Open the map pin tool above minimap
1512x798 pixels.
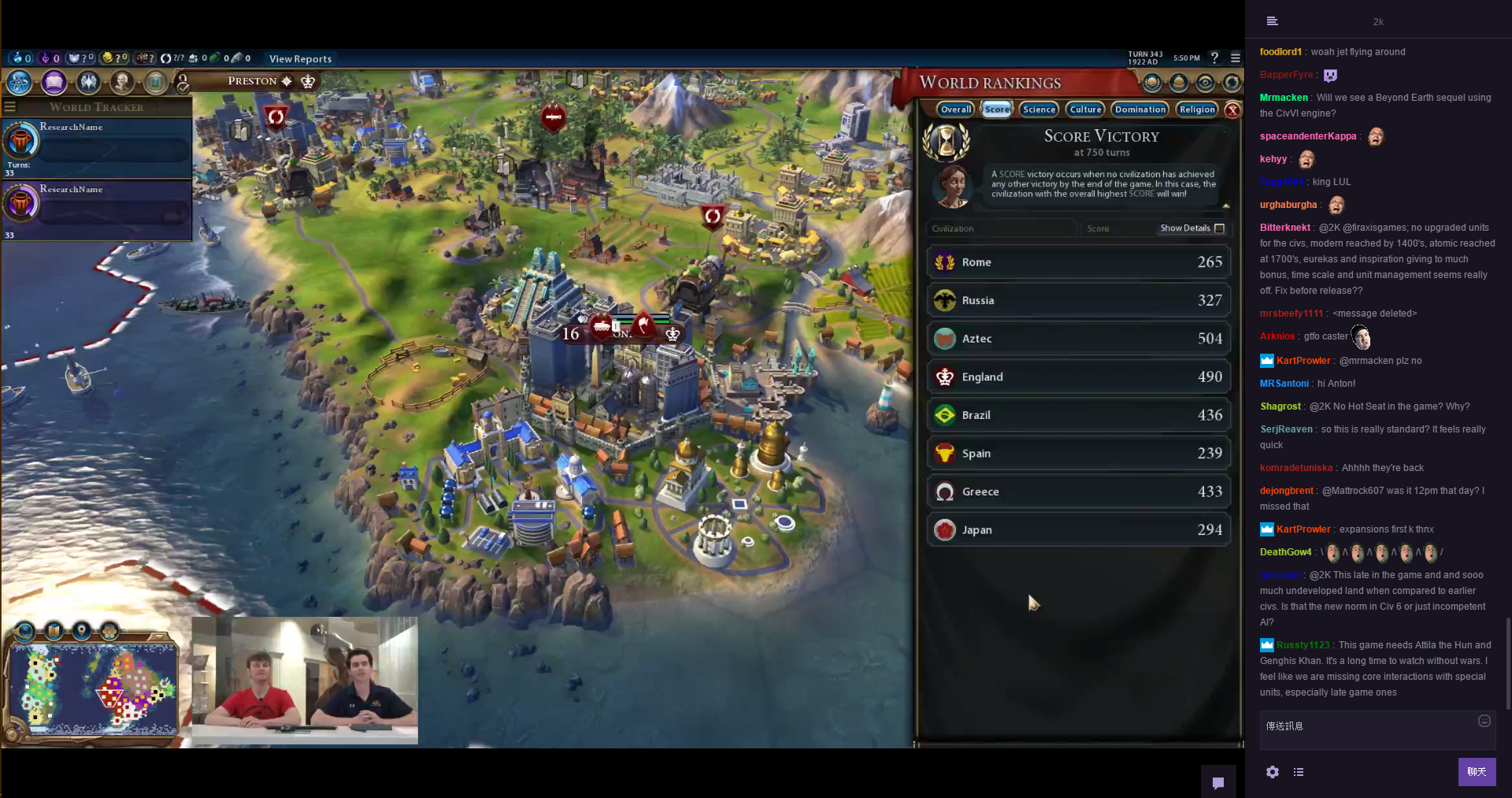point(81,631)
